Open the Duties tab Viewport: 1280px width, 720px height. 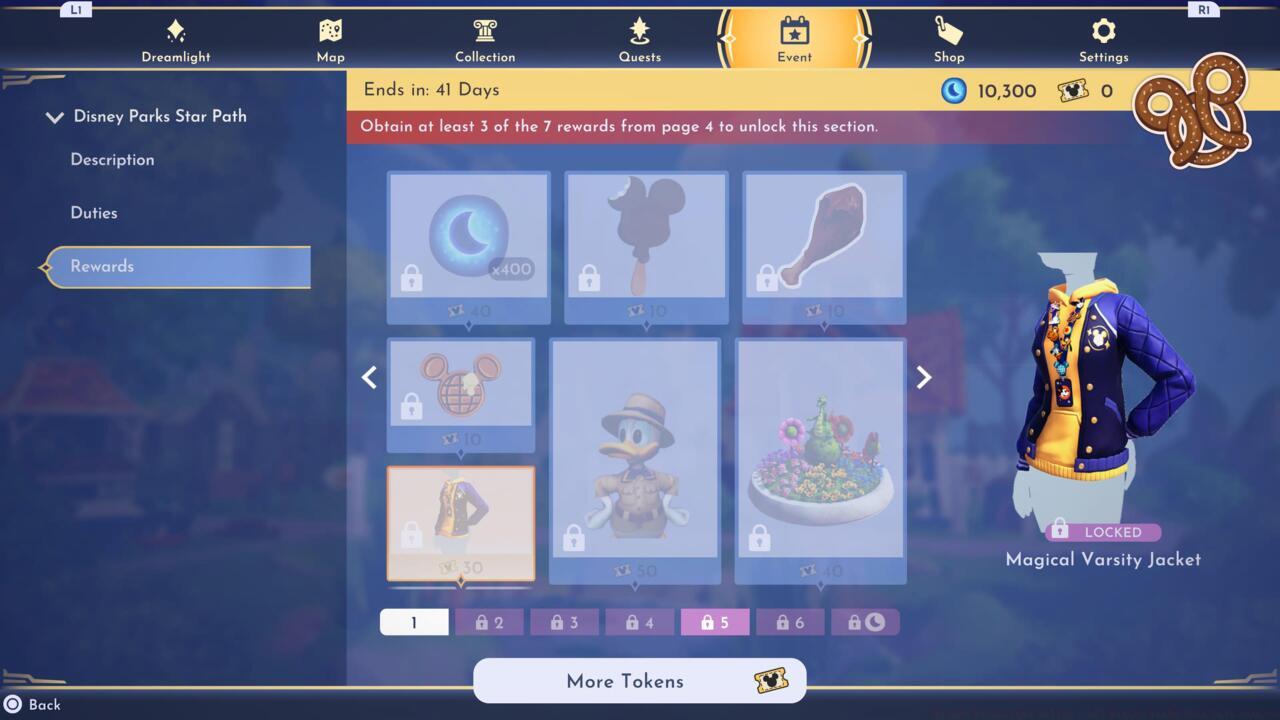tap(95, 212)
